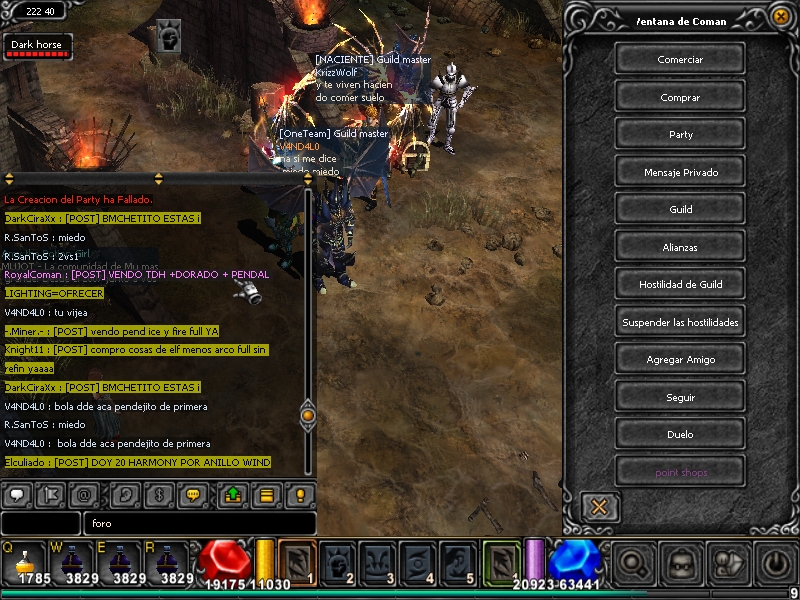
Task: Click the Guild command button
Action: [x=680, y=210]
